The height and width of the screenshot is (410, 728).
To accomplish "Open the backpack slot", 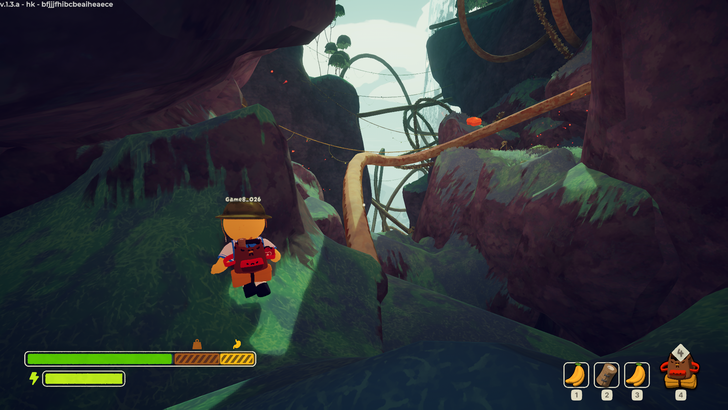I will coord(680,369).
